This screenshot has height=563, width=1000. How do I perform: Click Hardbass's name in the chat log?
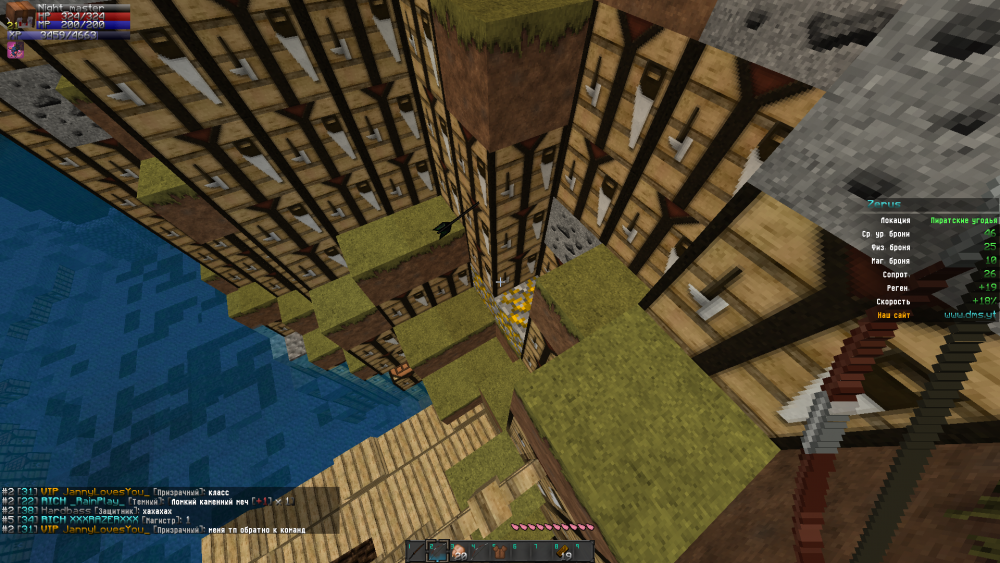point(67,510)
